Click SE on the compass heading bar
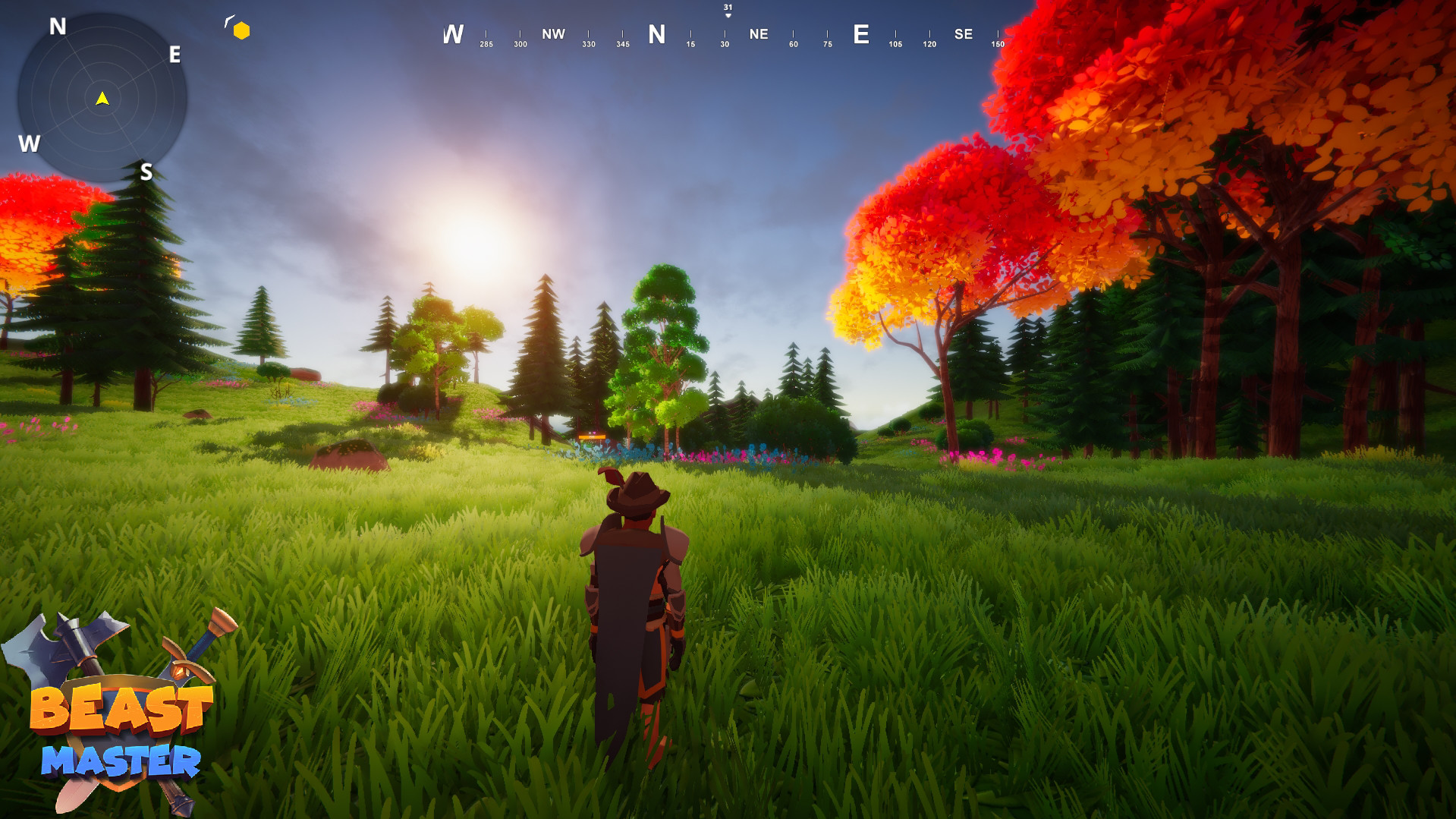This screenshot has height=819, width=1456. click(964, 33)
